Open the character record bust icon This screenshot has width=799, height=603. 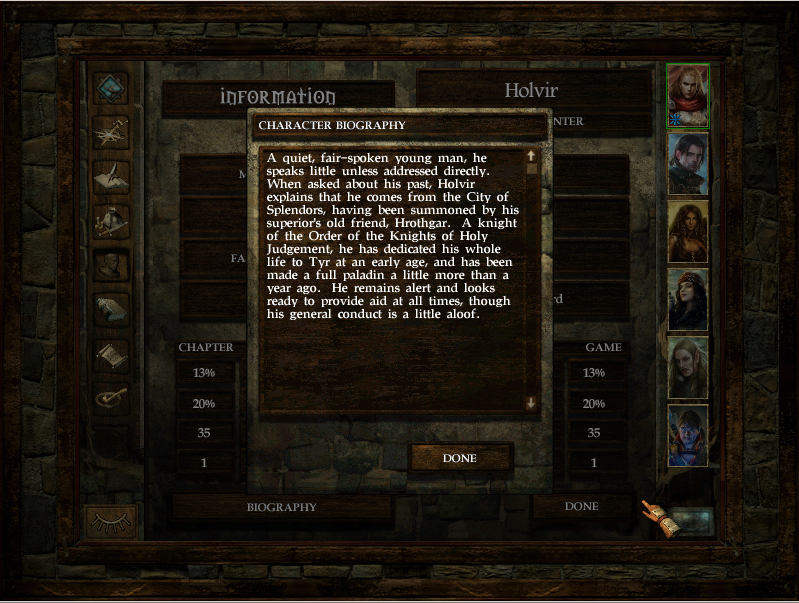[111, 264]
